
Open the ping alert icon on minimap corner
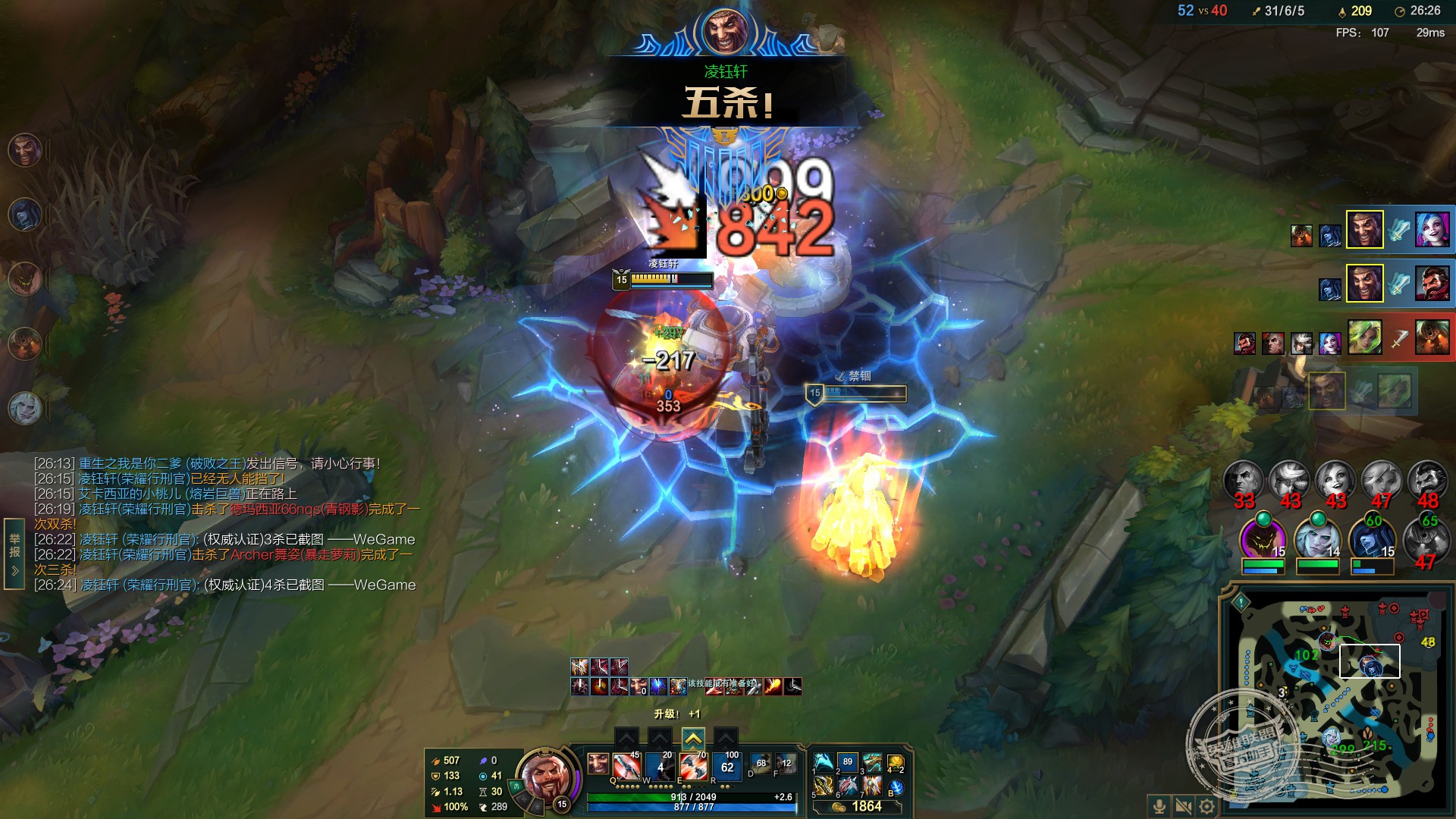coord(1241,603)
